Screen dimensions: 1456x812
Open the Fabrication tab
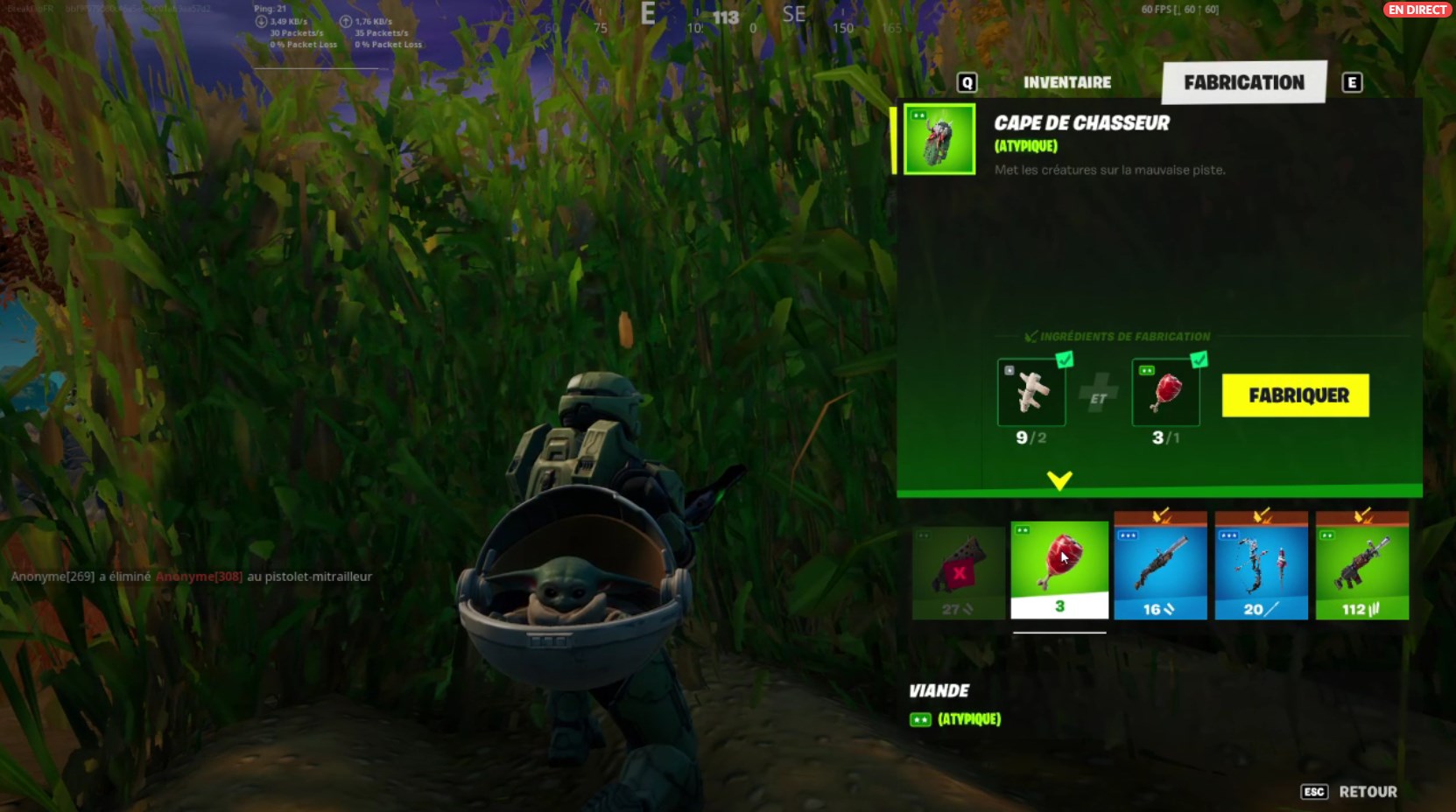pos(1243,81)
